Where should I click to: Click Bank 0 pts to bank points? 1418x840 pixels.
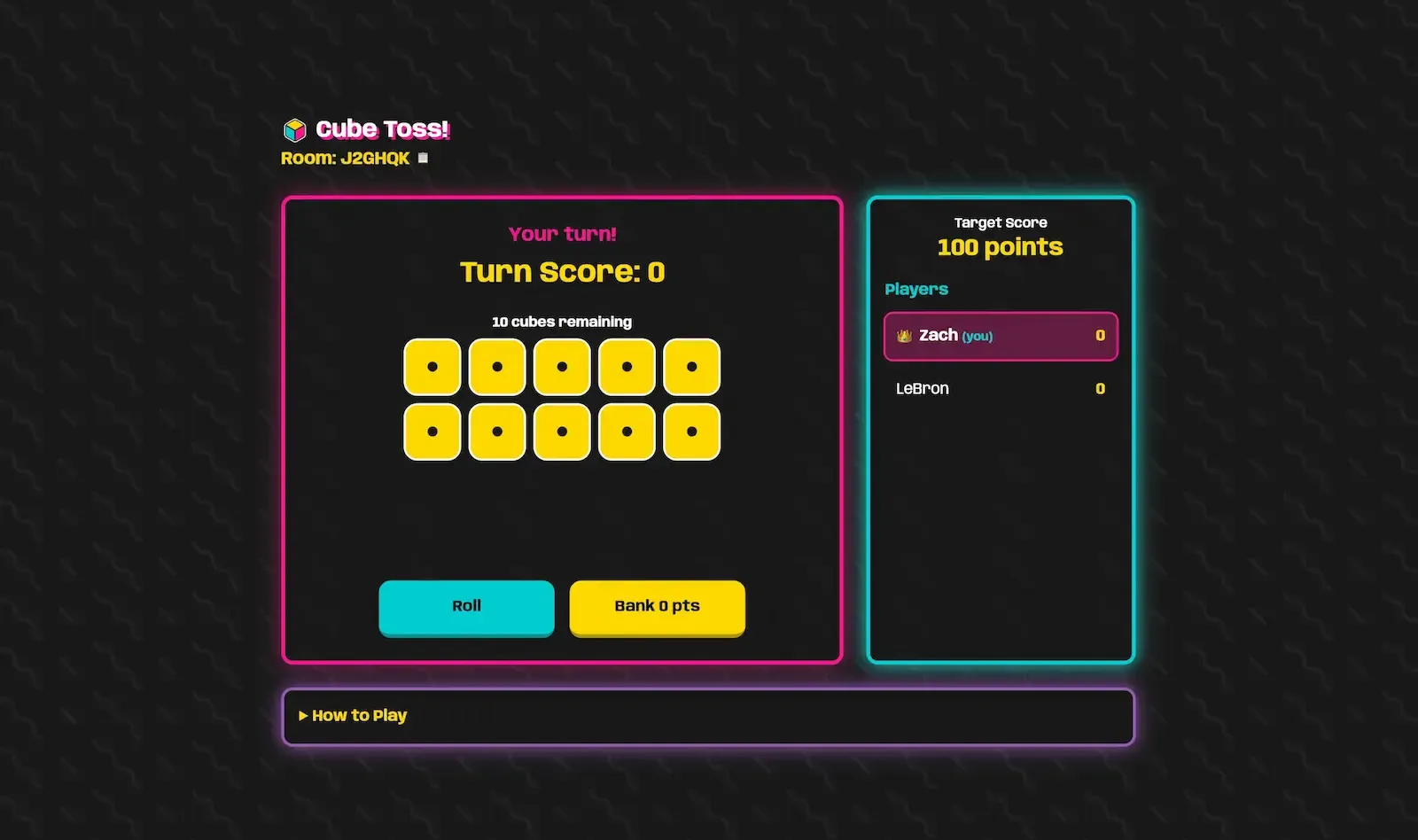657,607
